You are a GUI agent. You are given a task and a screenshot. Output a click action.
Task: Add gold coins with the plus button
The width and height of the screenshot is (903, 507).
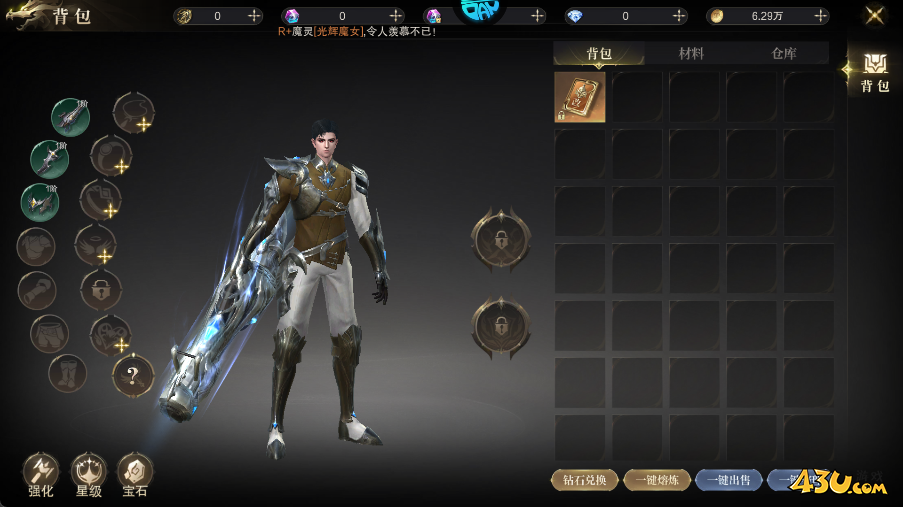click(x=821, y=16)
